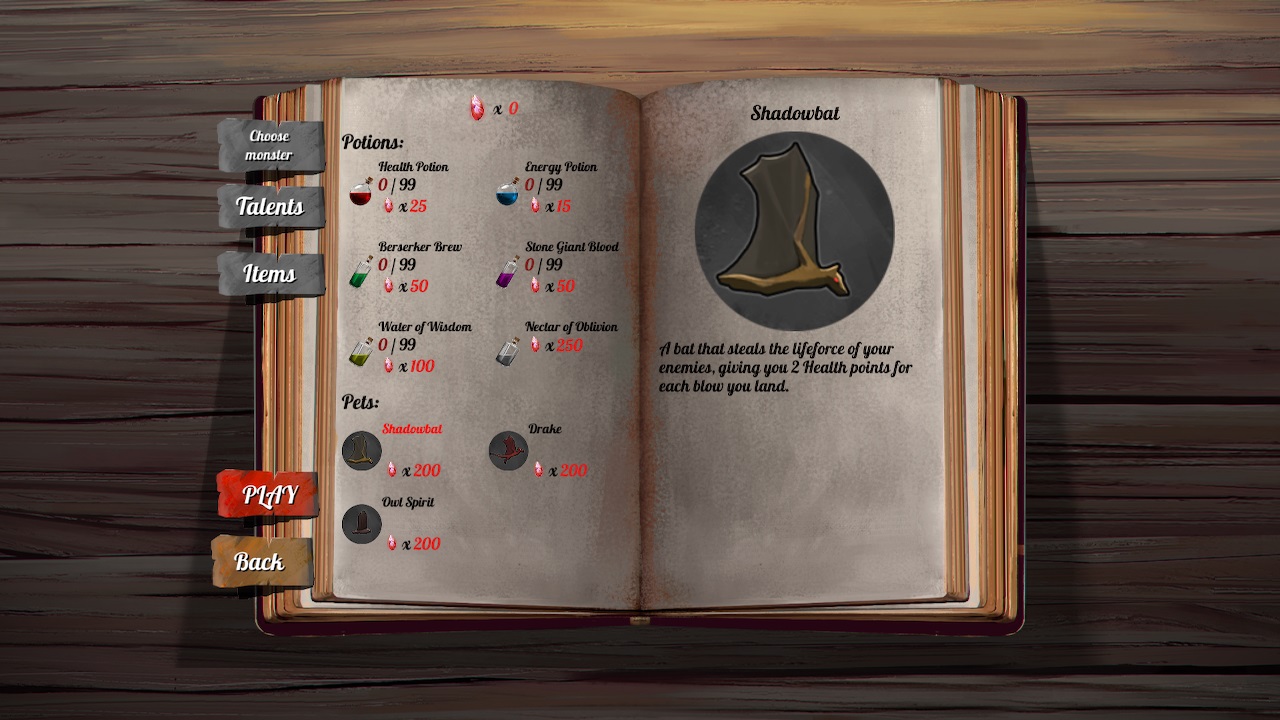Switch to the Items tab
Image resolution: width=1280 pixels, height=720 pixels.
coord(269,274)
